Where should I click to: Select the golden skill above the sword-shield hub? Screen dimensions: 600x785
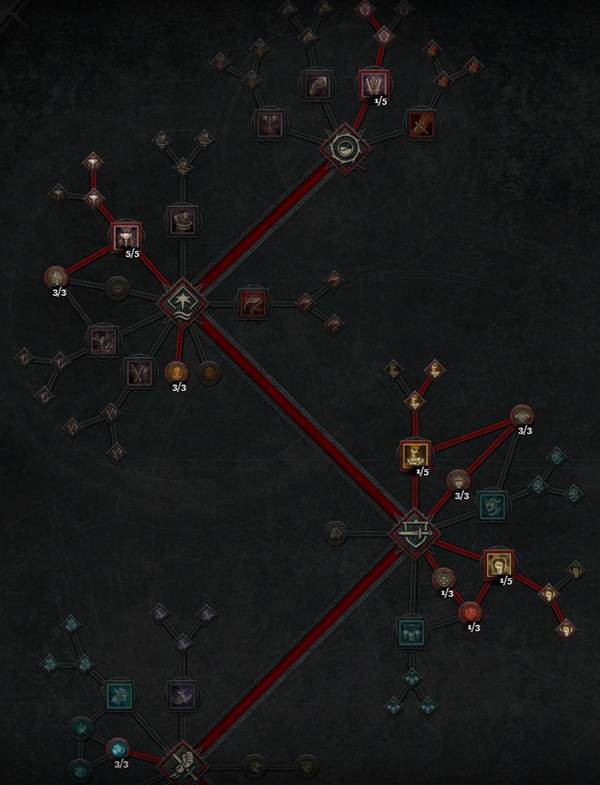[x=415, y=455]
